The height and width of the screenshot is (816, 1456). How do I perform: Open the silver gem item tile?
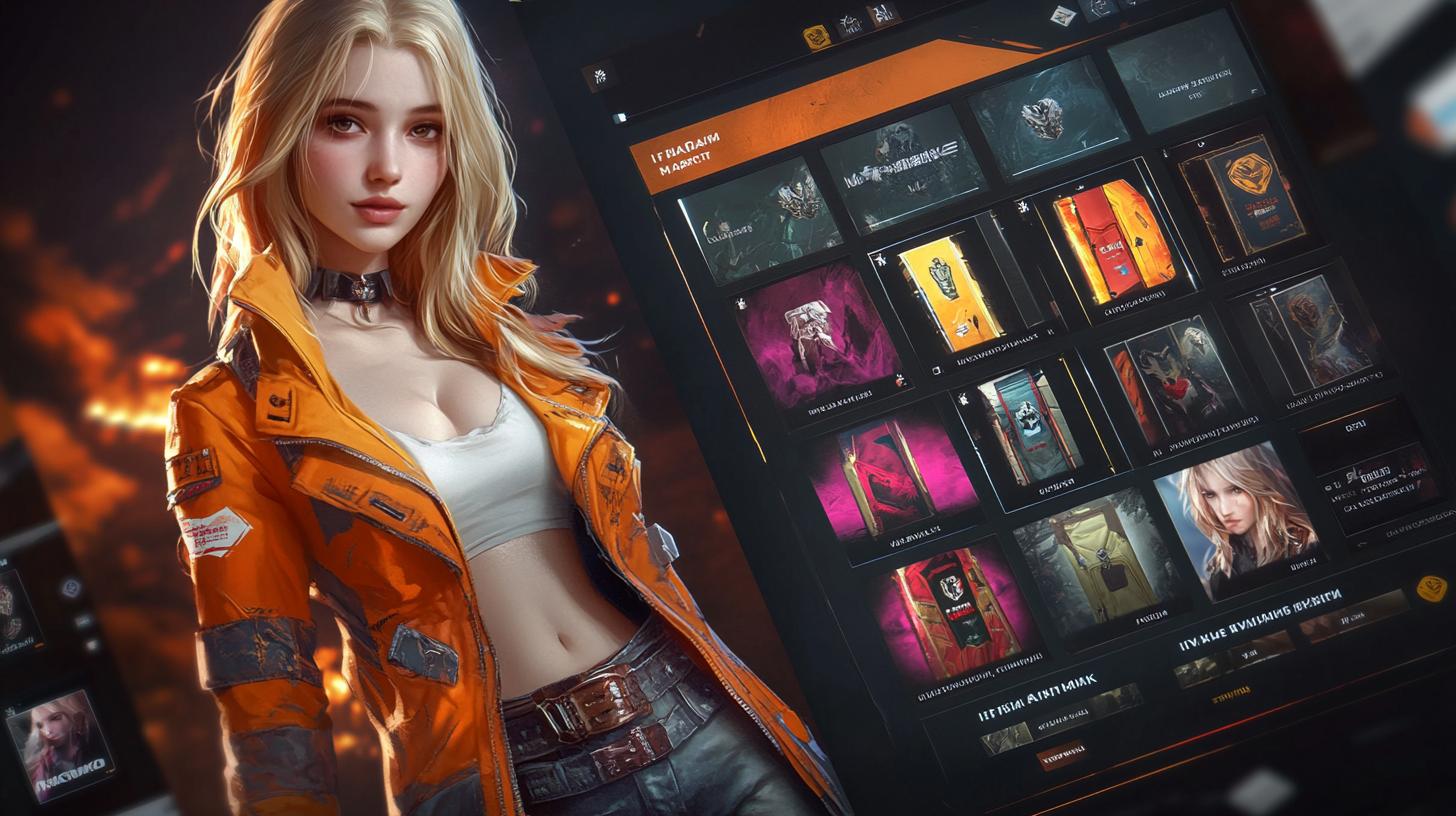click(1042, 119)
